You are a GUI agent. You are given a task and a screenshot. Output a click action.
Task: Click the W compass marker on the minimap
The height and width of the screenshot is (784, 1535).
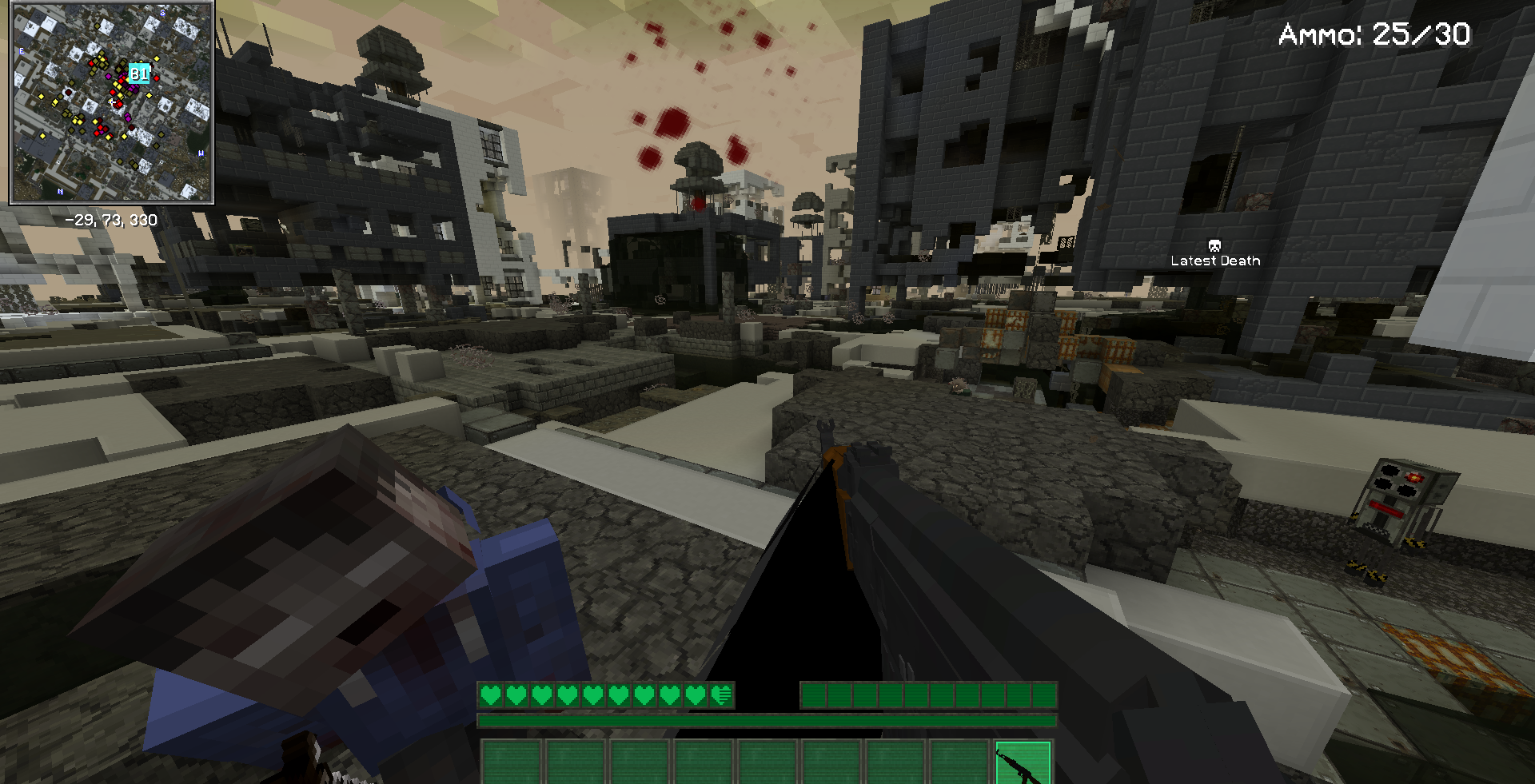[x=201, y=154]
